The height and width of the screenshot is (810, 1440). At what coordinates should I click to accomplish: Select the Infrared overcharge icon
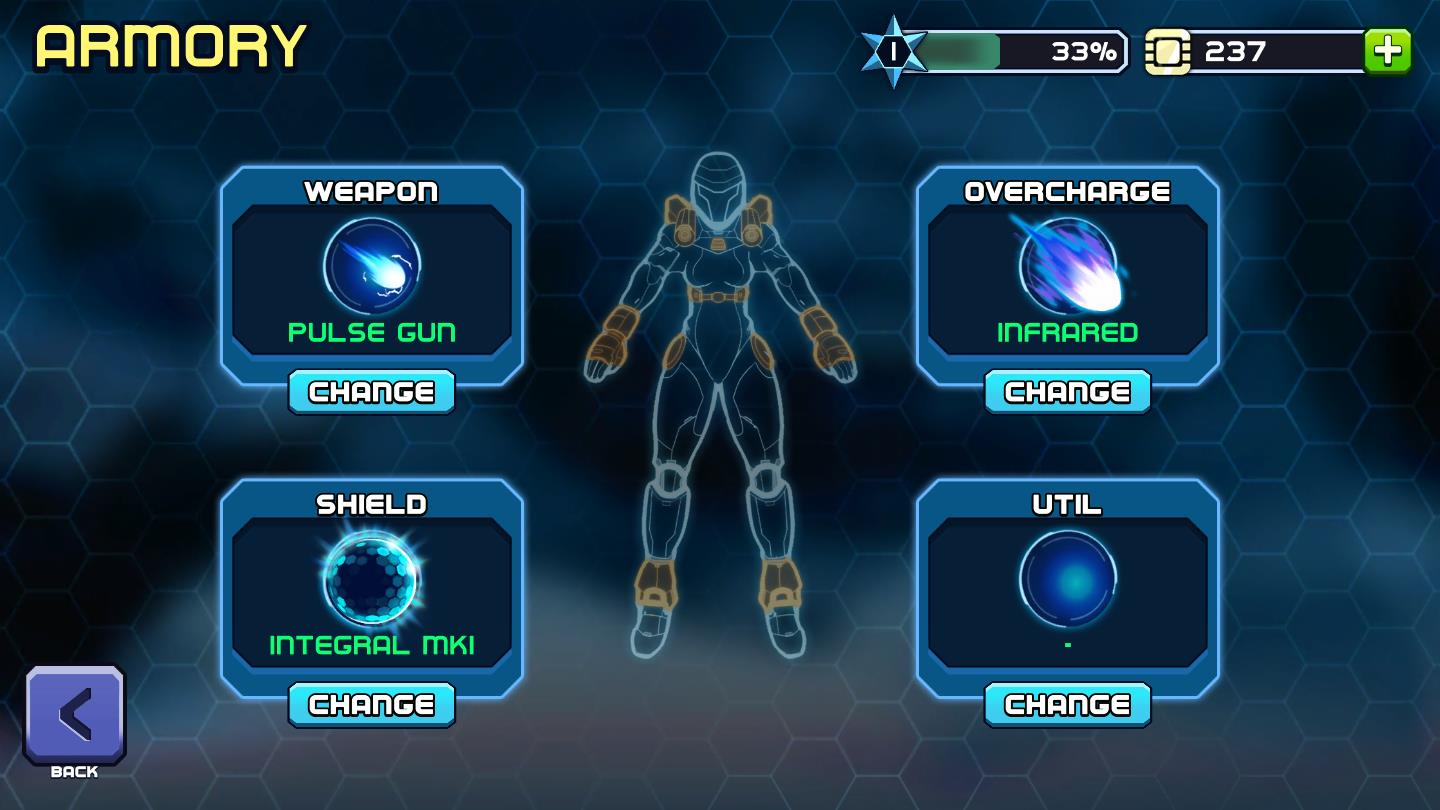coord(1068,267)
